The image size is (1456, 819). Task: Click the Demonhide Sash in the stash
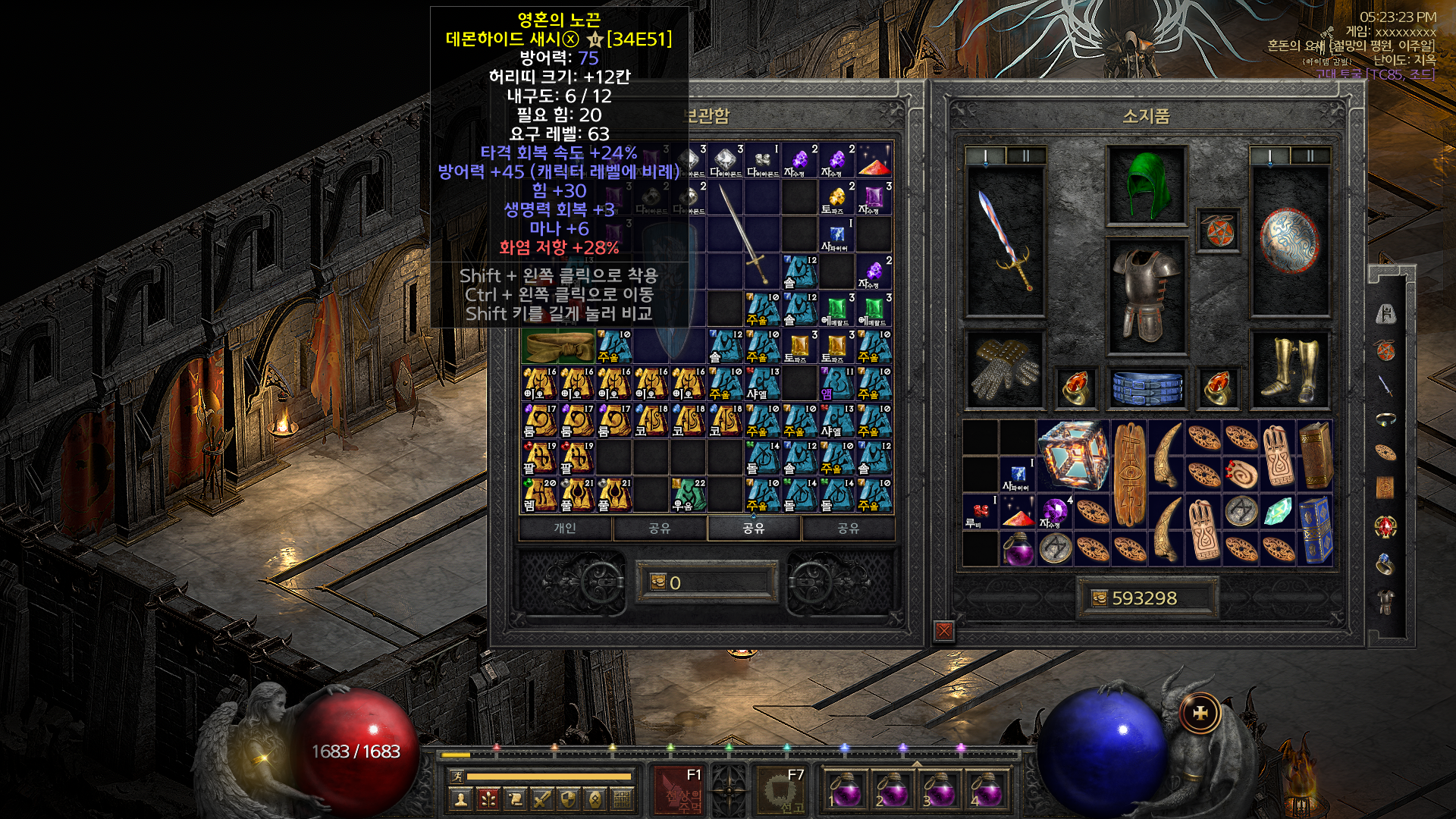558,347
